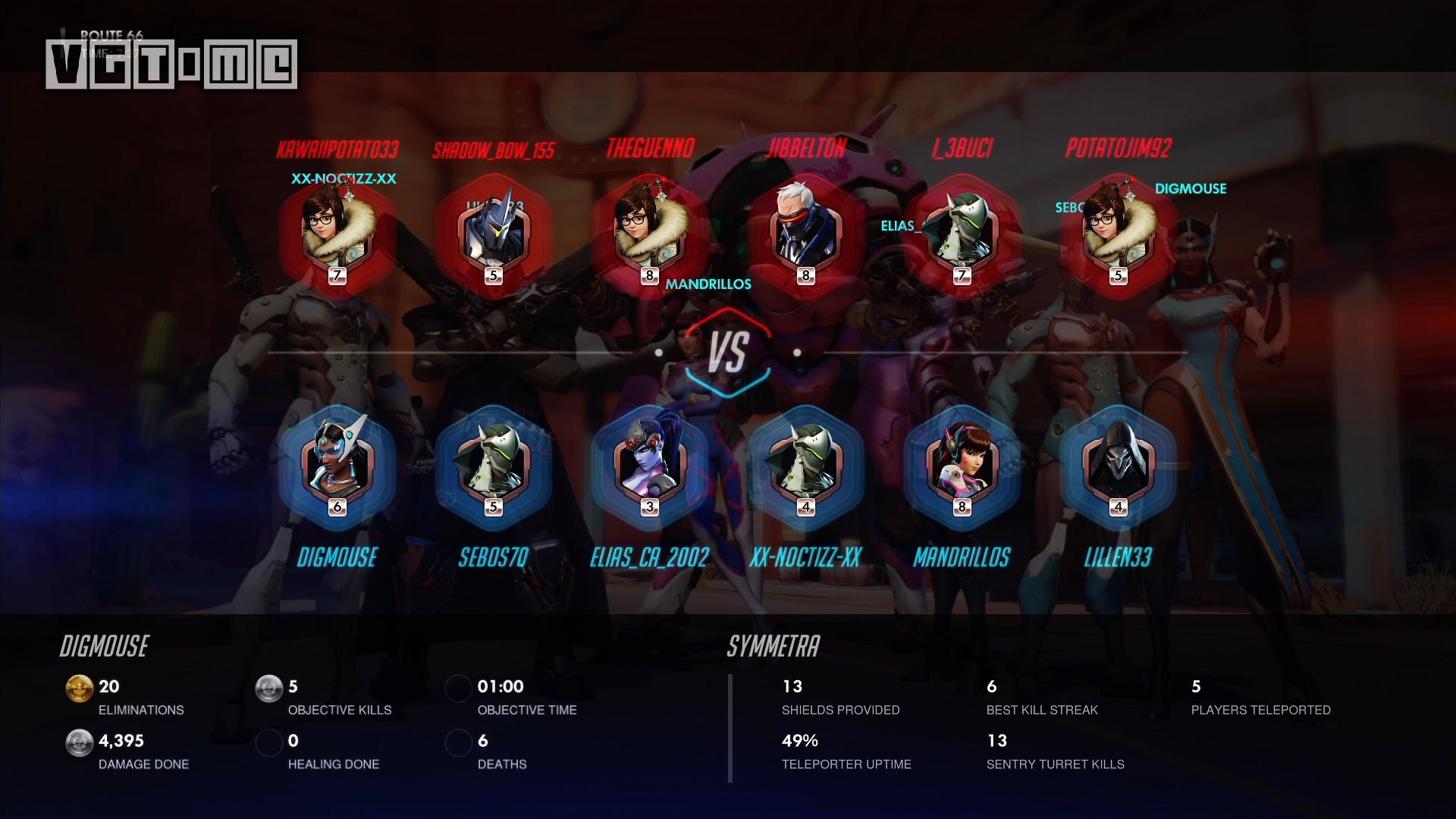Pick XX-NOCTIZZ-XX's Genji portrait
This screenshot has height=819, width=1456.
click(806, 464)
